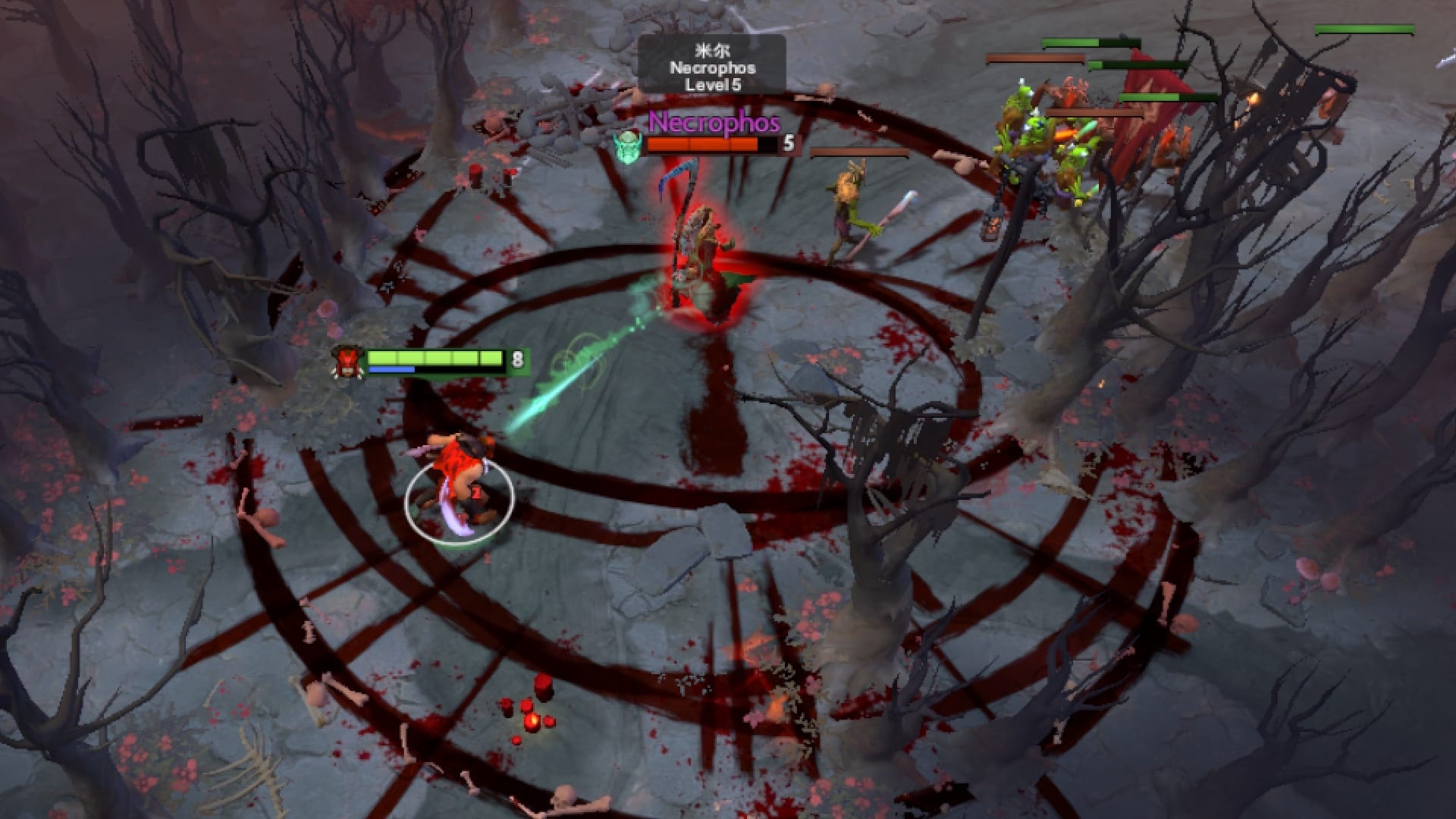
Task: Click the purple Necrophos name text
Action: coord(714,121)
